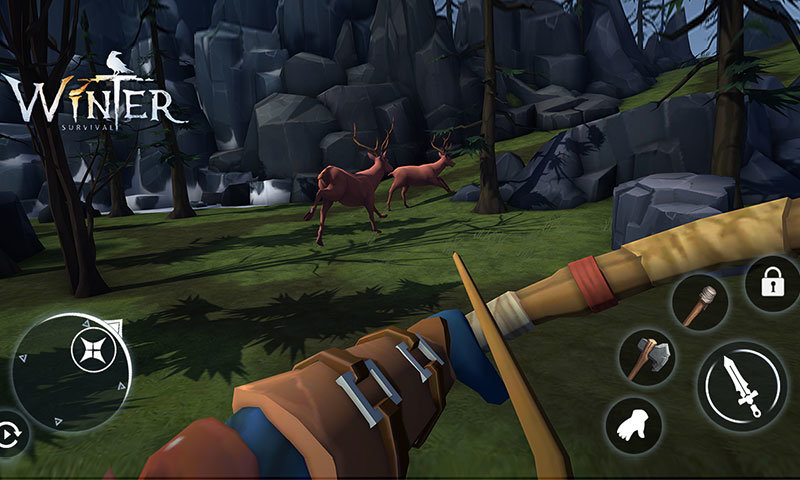This screenshot has width=800, height=480.
Task: Activate the circular-arrows play button
Action: pyautogui.click(x=13, y=434)
